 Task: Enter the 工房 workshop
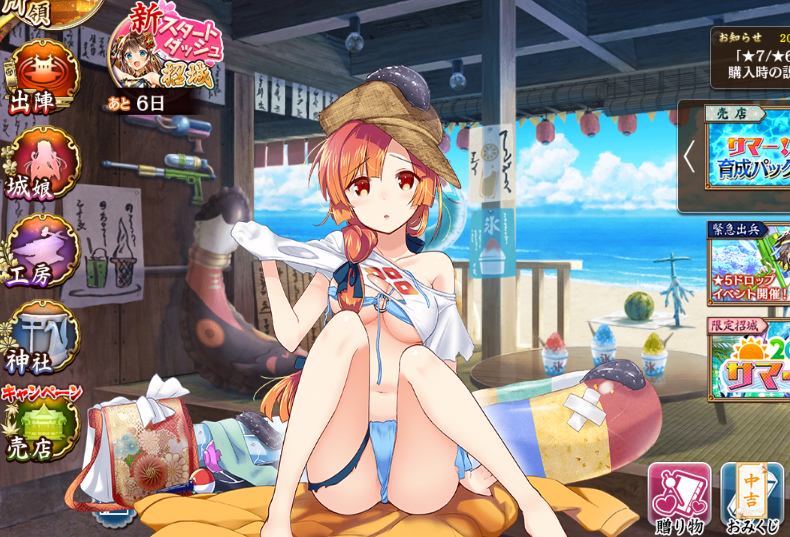point(44,250)
